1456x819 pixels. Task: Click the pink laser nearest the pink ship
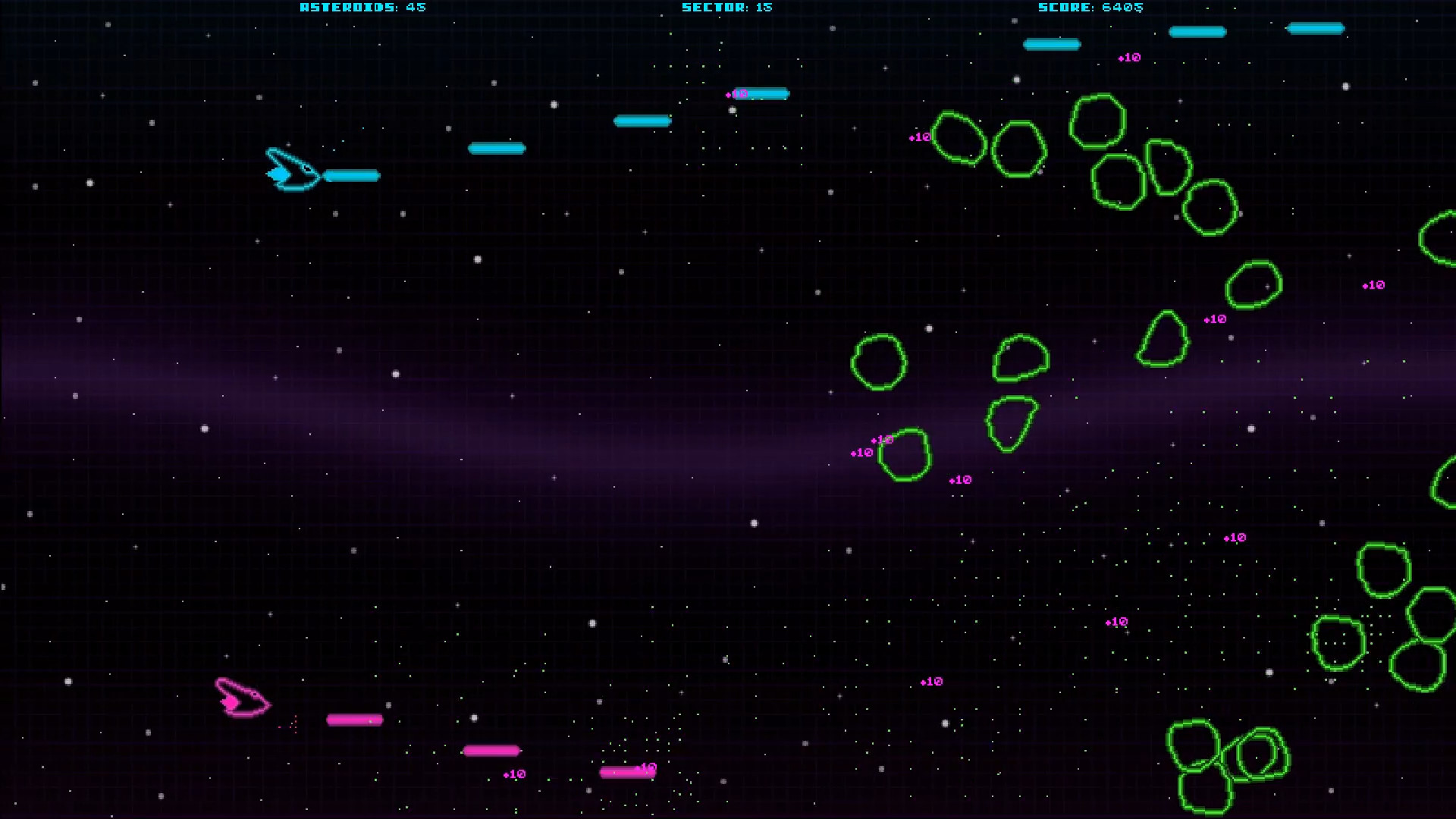click(x=353, y=719)
